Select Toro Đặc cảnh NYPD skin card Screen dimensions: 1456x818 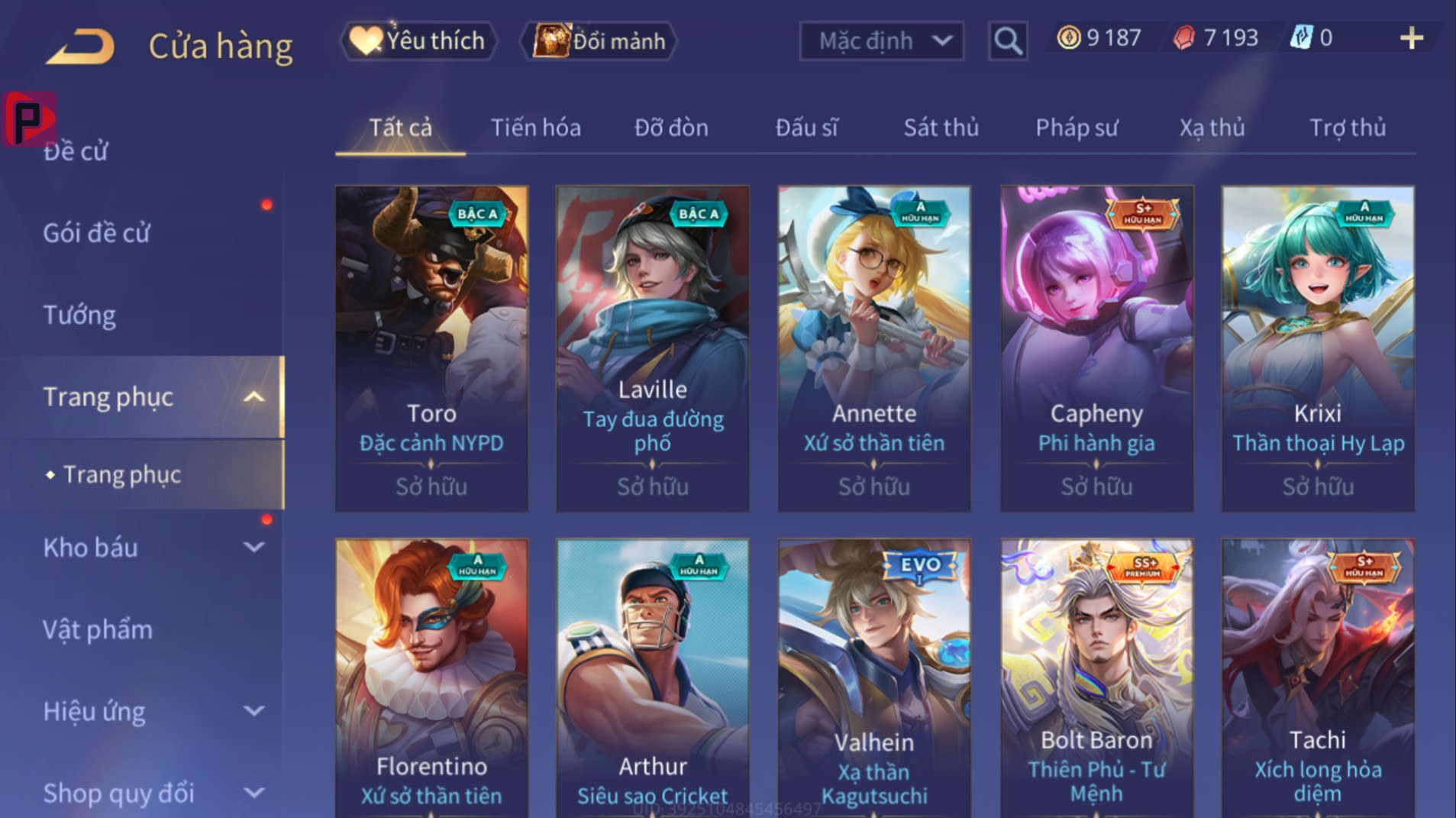coord(431,348)
